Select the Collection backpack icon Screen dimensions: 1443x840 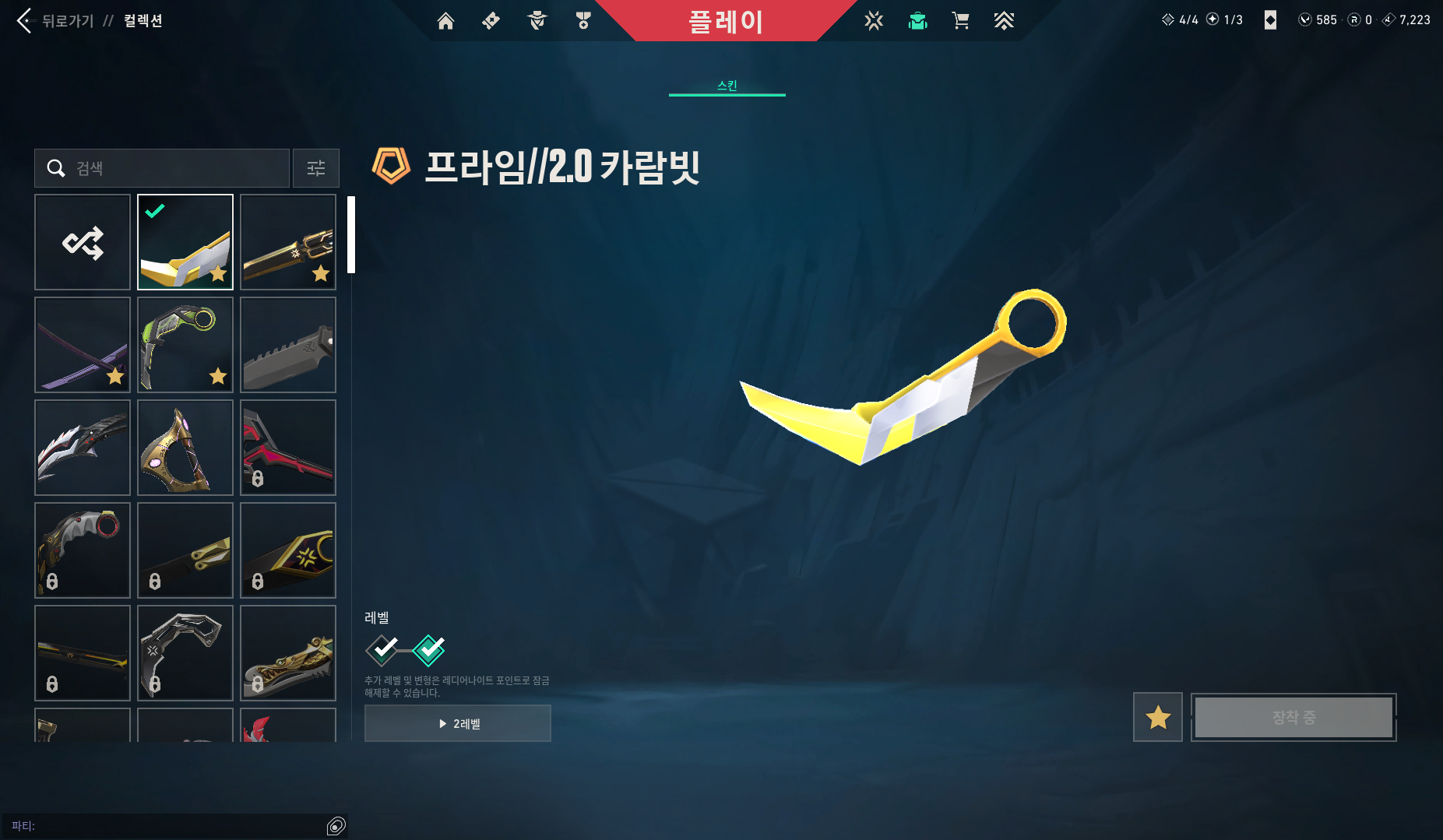point(917,21)
